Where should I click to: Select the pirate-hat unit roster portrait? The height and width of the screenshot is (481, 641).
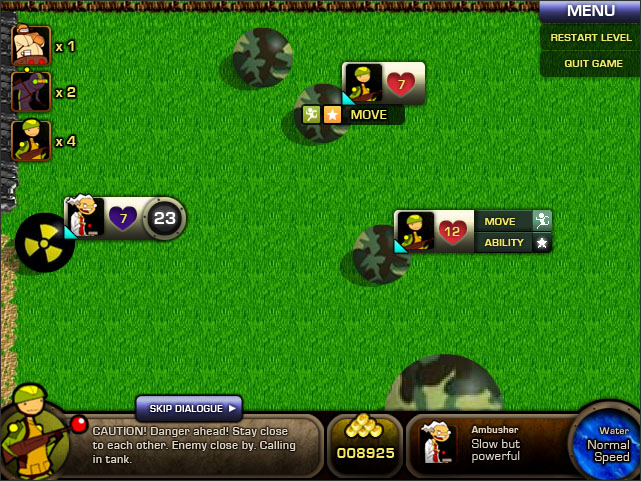coord(31,46)
